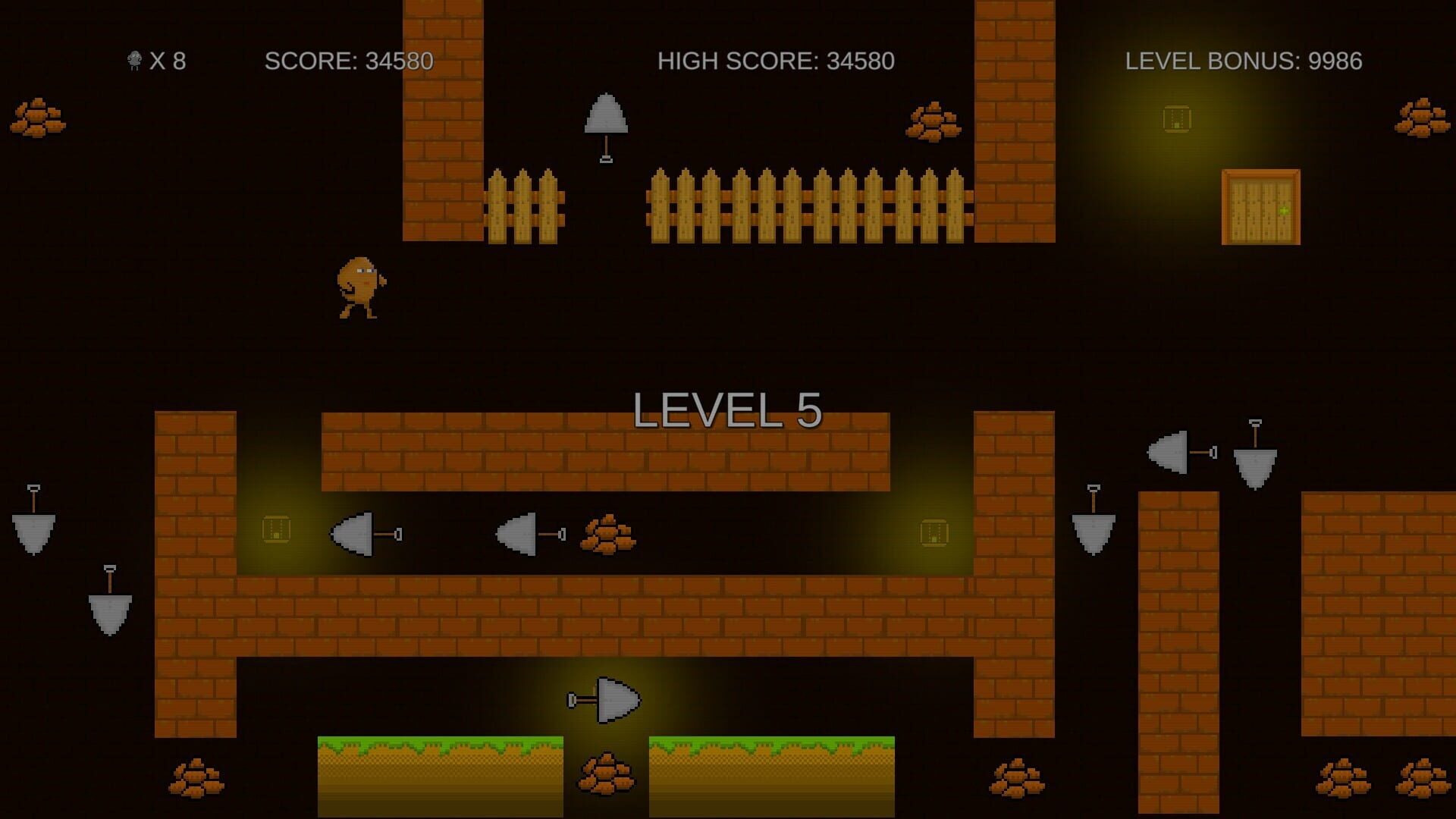Click the crate glowing in the middle corridor

coord(277,531)
